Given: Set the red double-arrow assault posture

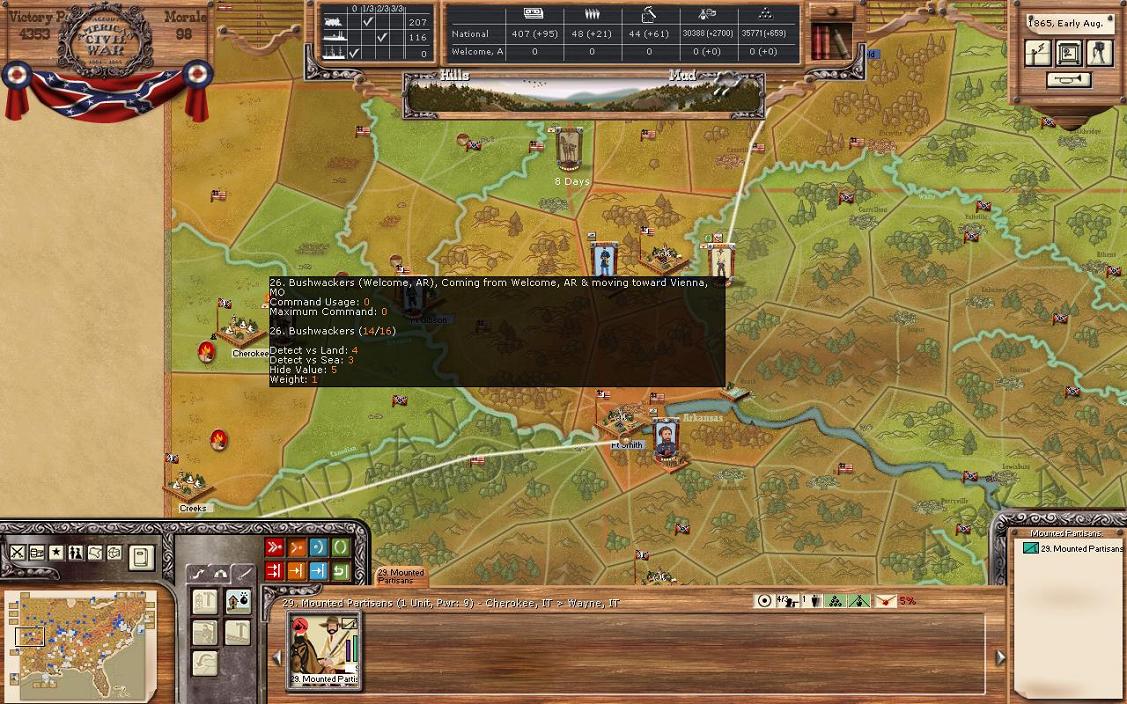Looking at the screenshot, I should click(x=274, y=547).
